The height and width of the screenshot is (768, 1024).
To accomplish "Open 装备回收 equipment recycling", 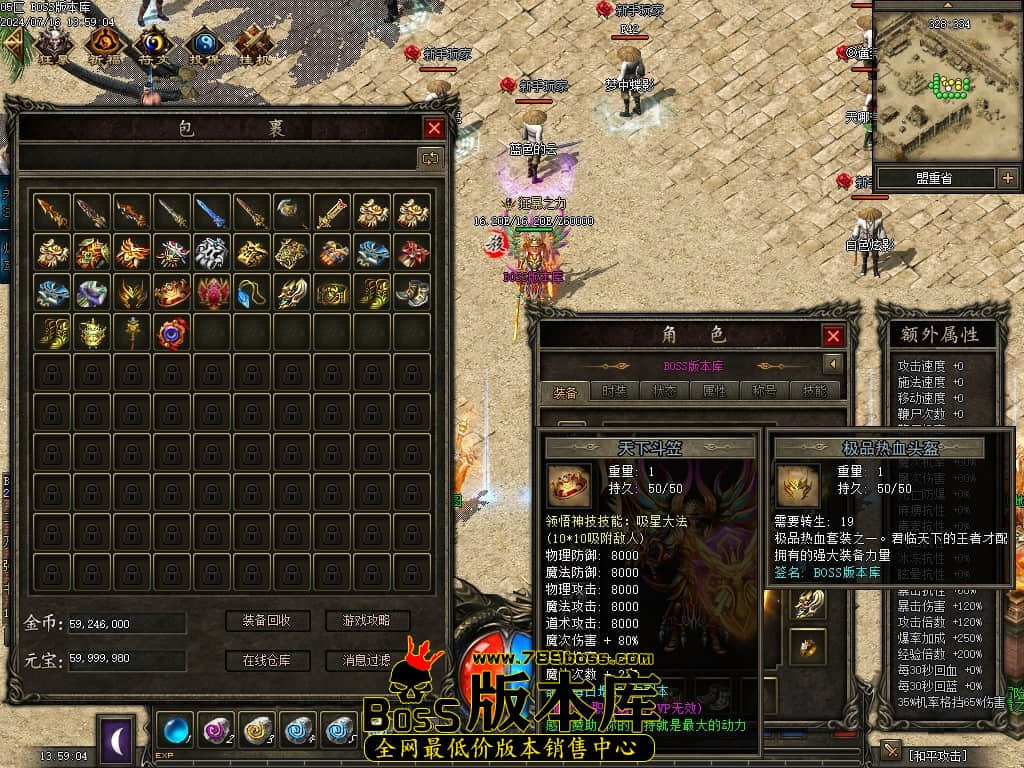I will (266, 620).
